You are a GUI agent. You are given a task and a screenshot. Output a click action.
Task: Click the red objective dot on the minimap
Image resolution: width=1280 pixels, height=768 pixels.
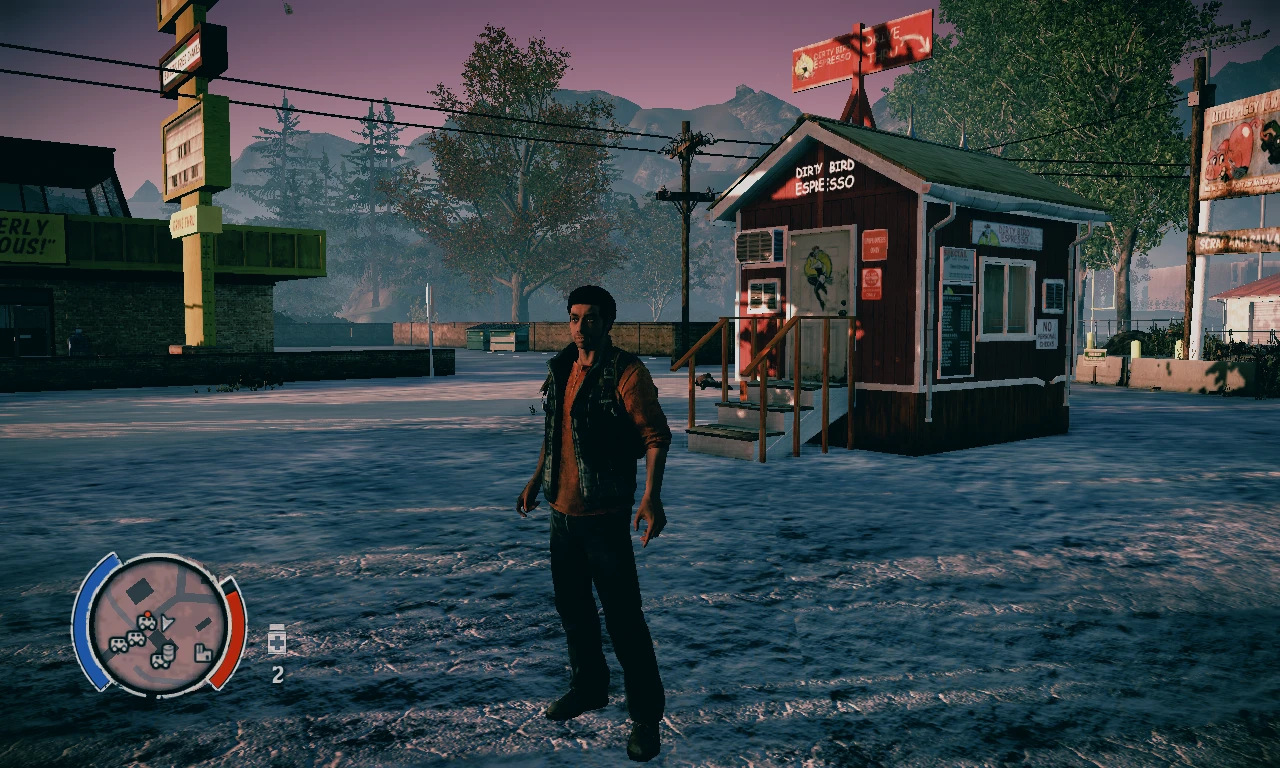(x=148, y=613)
